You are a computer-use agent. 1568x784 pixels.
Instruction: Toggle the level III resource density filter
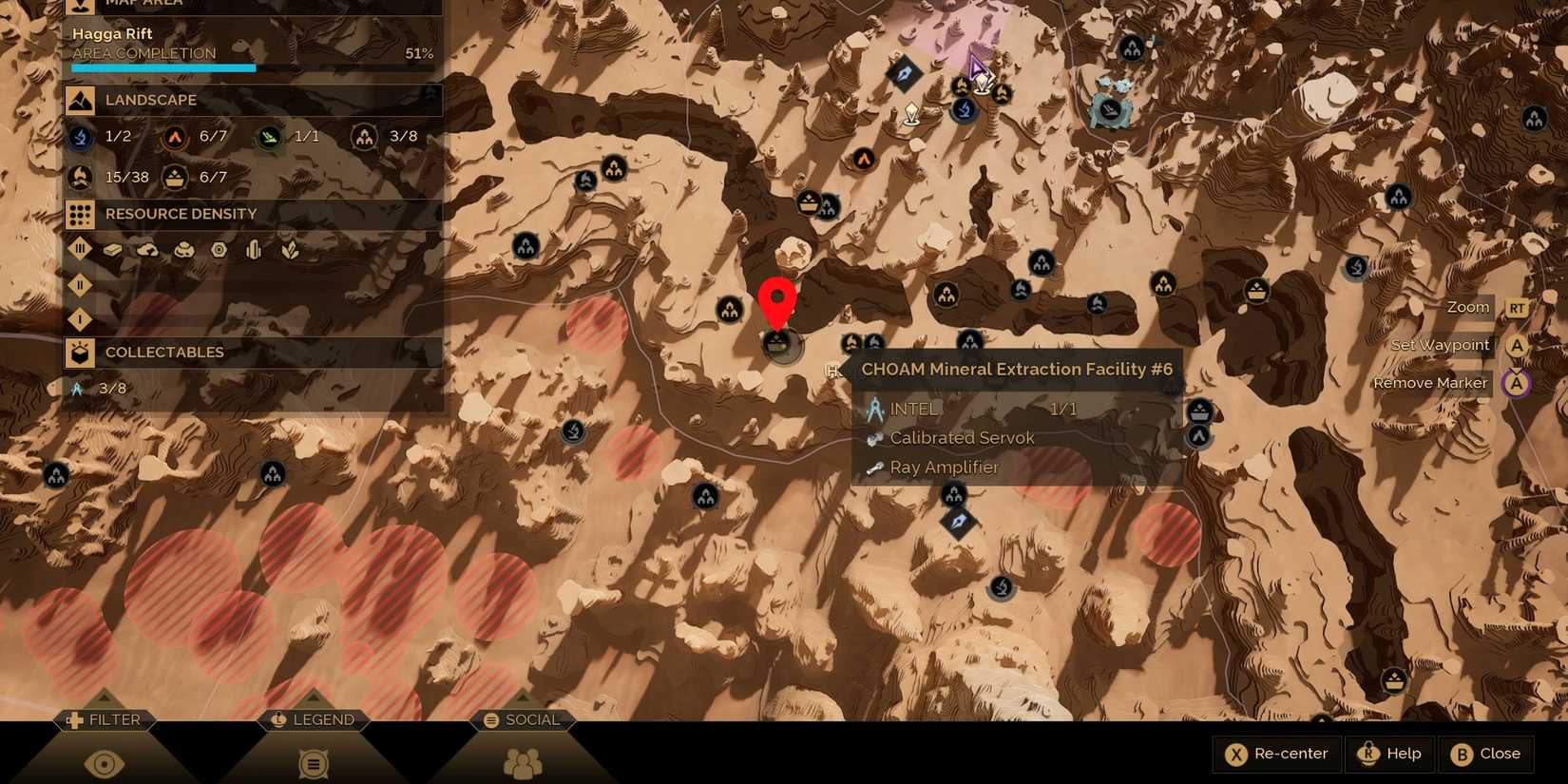[80, 250]
